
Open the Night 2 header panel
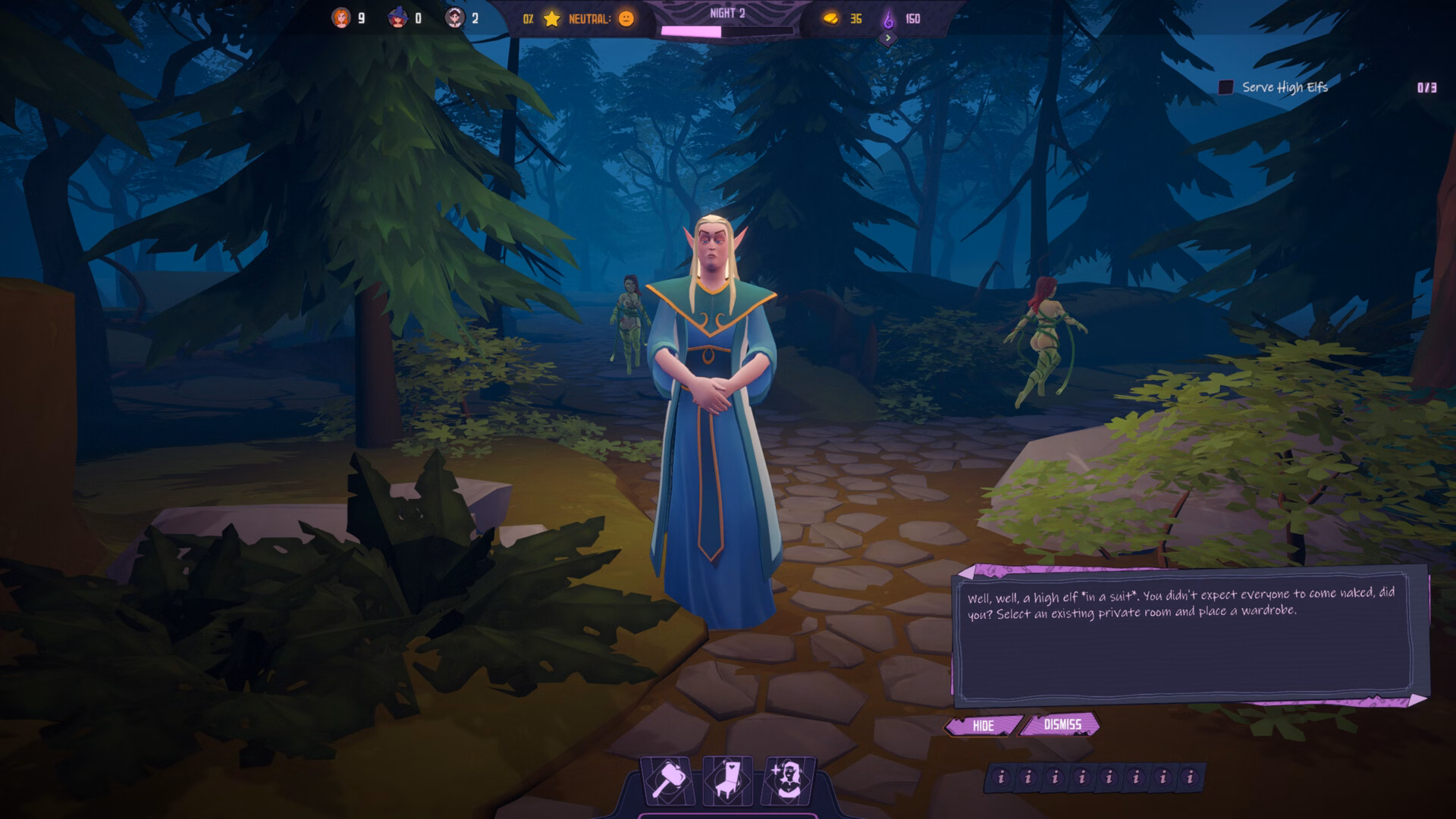point(728,12)
